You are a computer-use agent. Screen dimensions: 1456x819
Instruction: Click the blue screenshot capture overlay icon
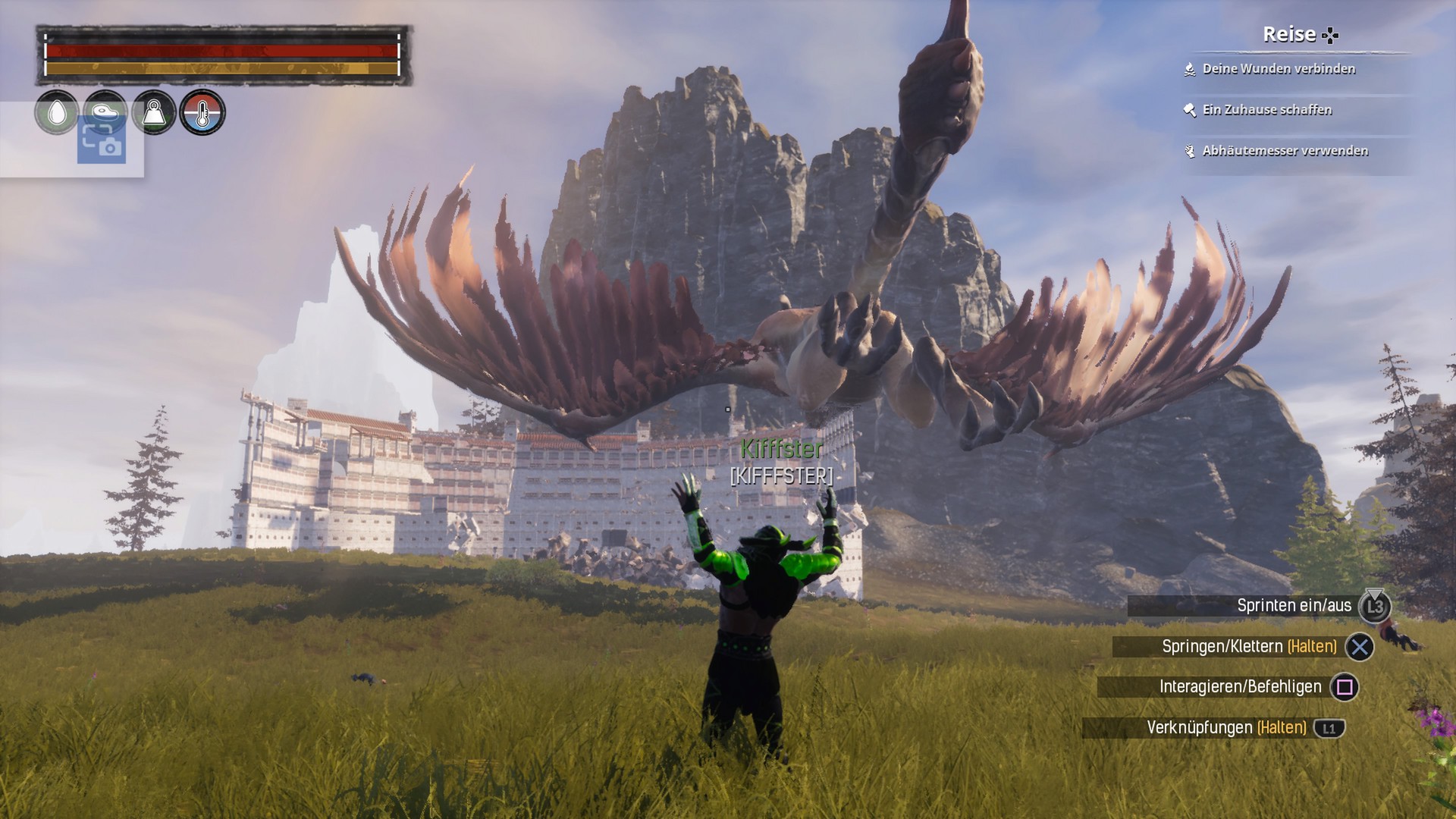click(x=102, y=142)
